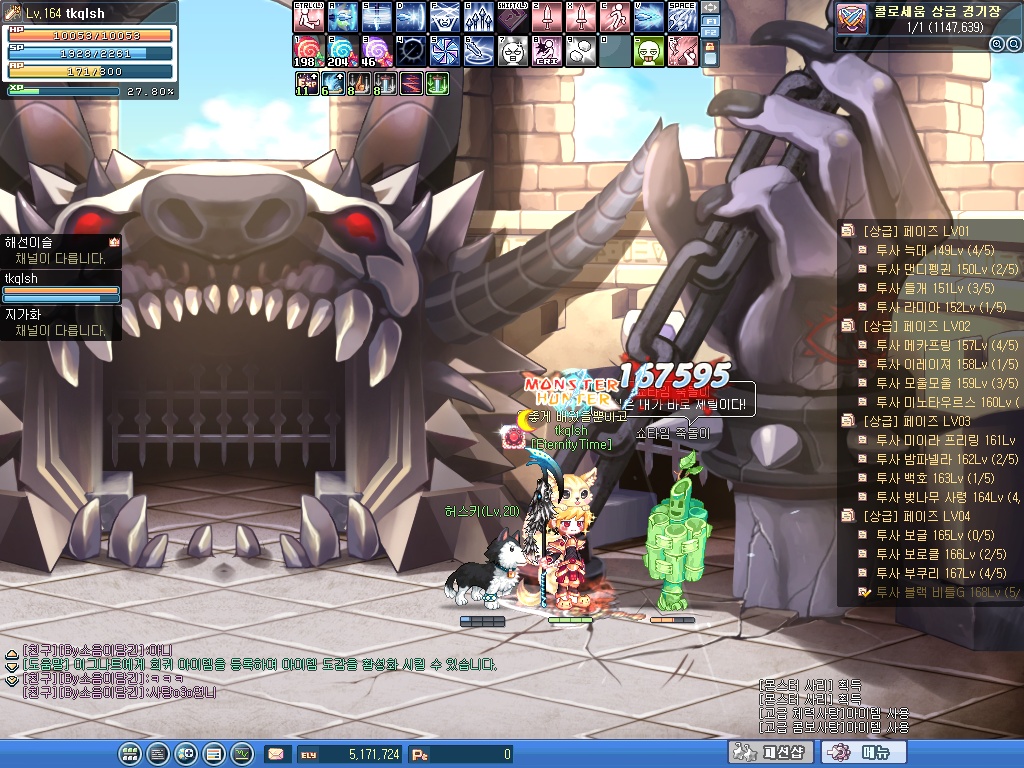Open the mail envelope icon
Screen dimensions: 1024x768
tap(275, 754)
